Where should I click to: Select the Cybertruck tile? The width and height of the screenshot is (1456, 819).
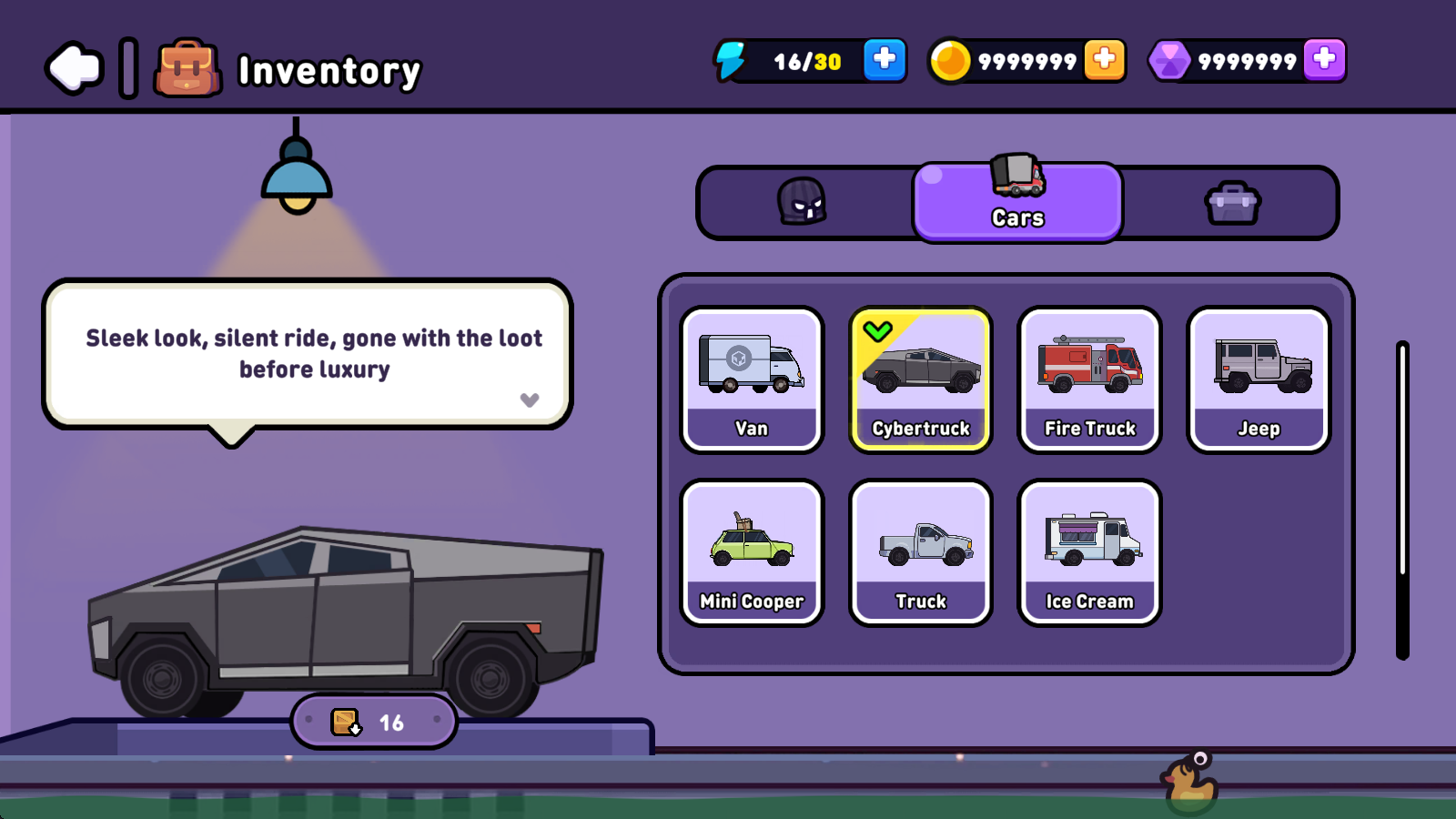pyautogui.click(x=921, y=379)
